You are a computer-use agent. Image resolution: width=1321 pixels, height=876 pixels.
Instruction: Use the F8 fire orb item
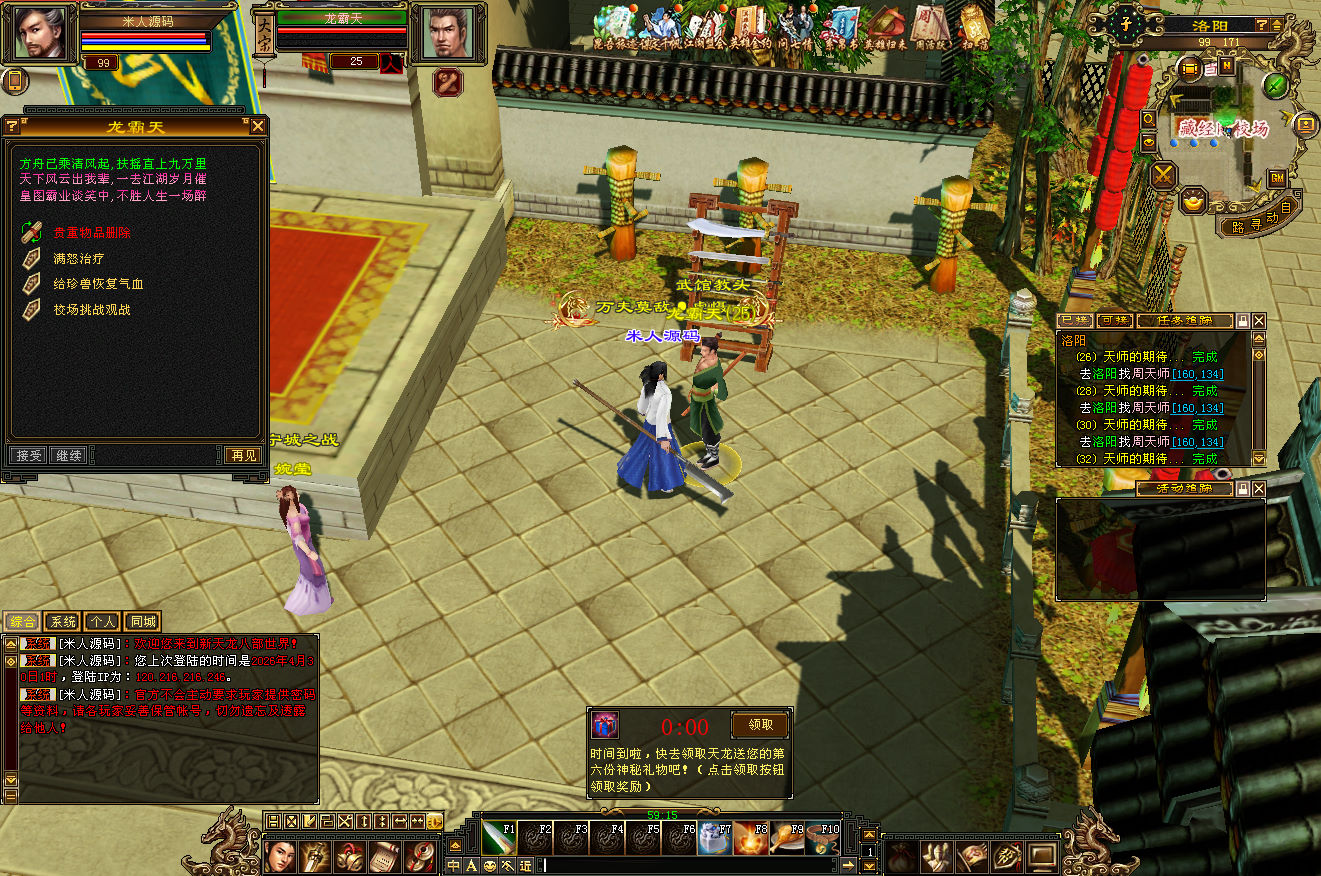point(750,837)
